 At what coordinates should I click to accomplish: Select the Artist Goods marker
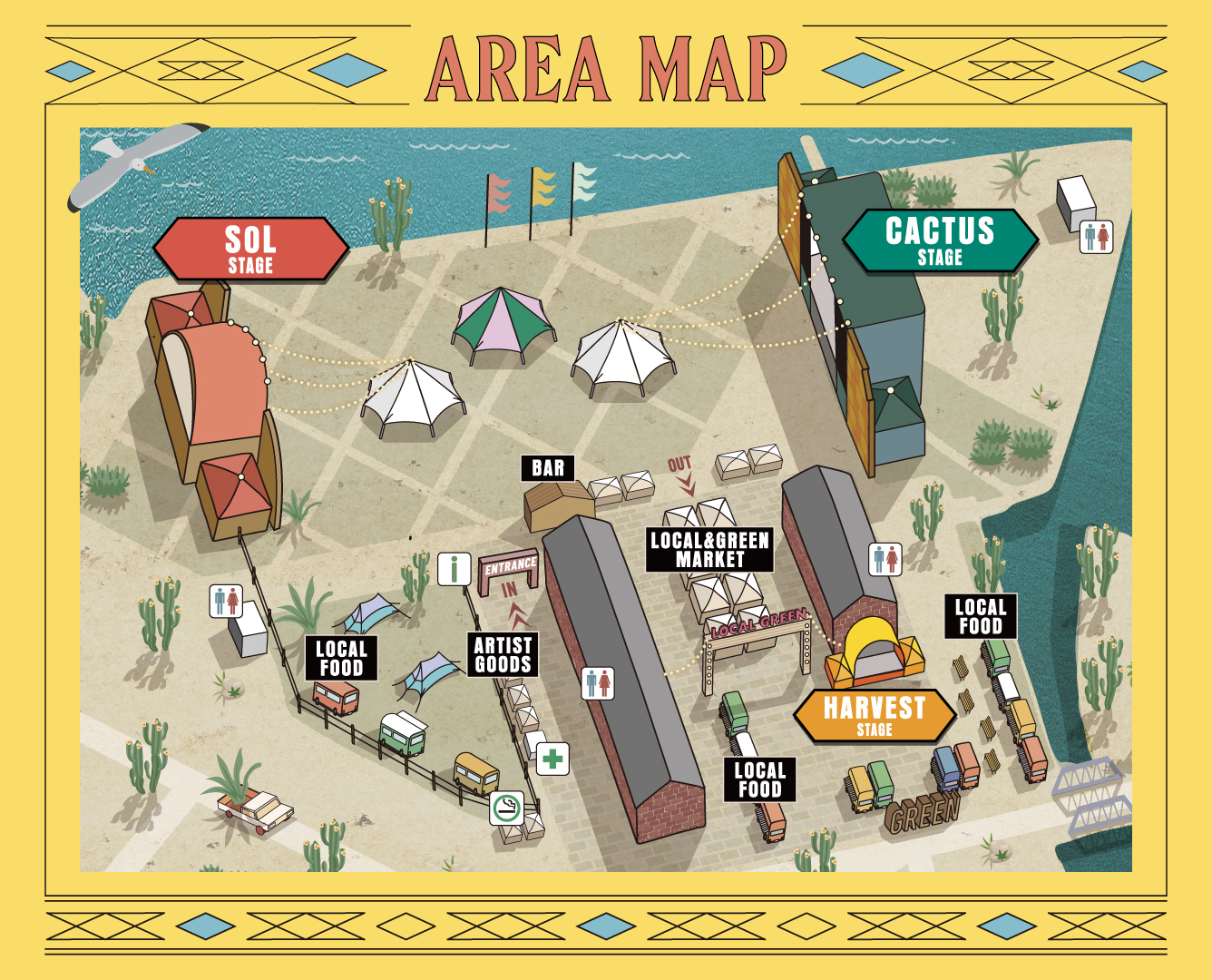(503, 654)
